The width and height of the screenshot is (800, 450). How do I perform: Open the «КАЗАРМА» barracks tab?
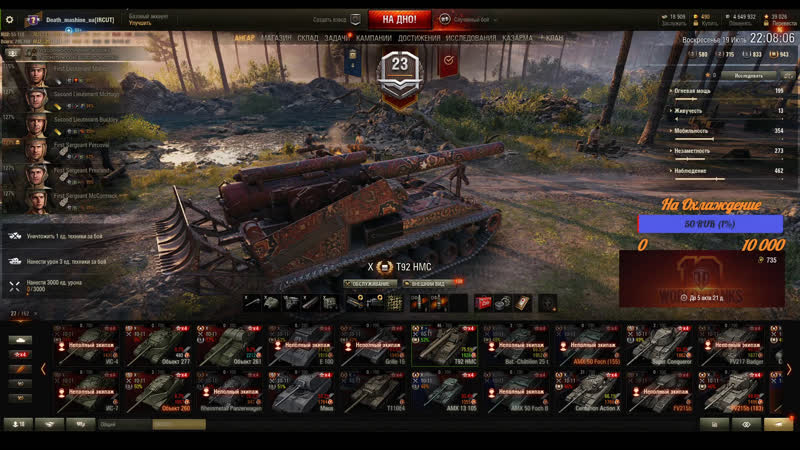517,38
